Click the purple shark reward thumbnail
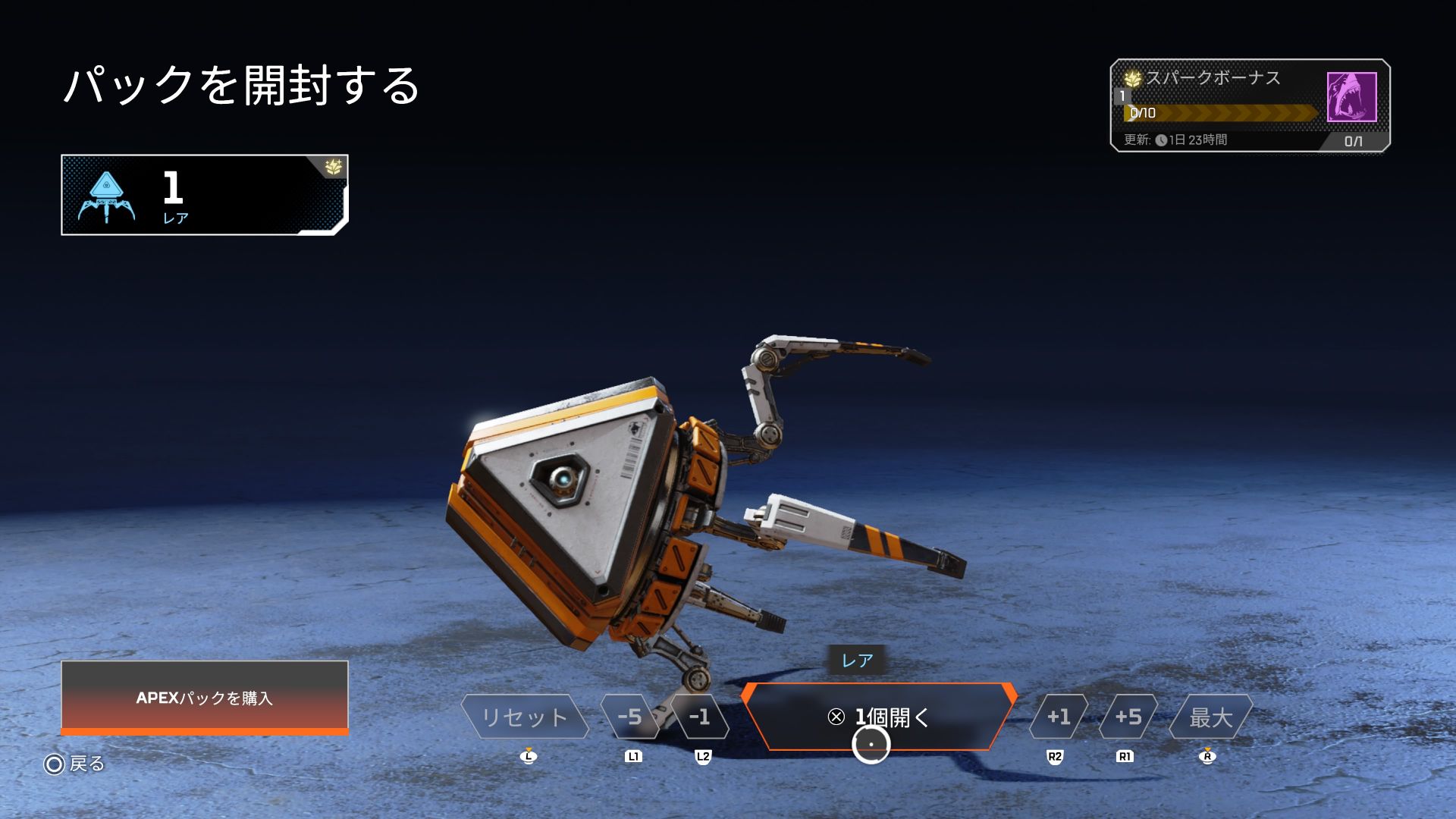 [x=1351, y=97]
